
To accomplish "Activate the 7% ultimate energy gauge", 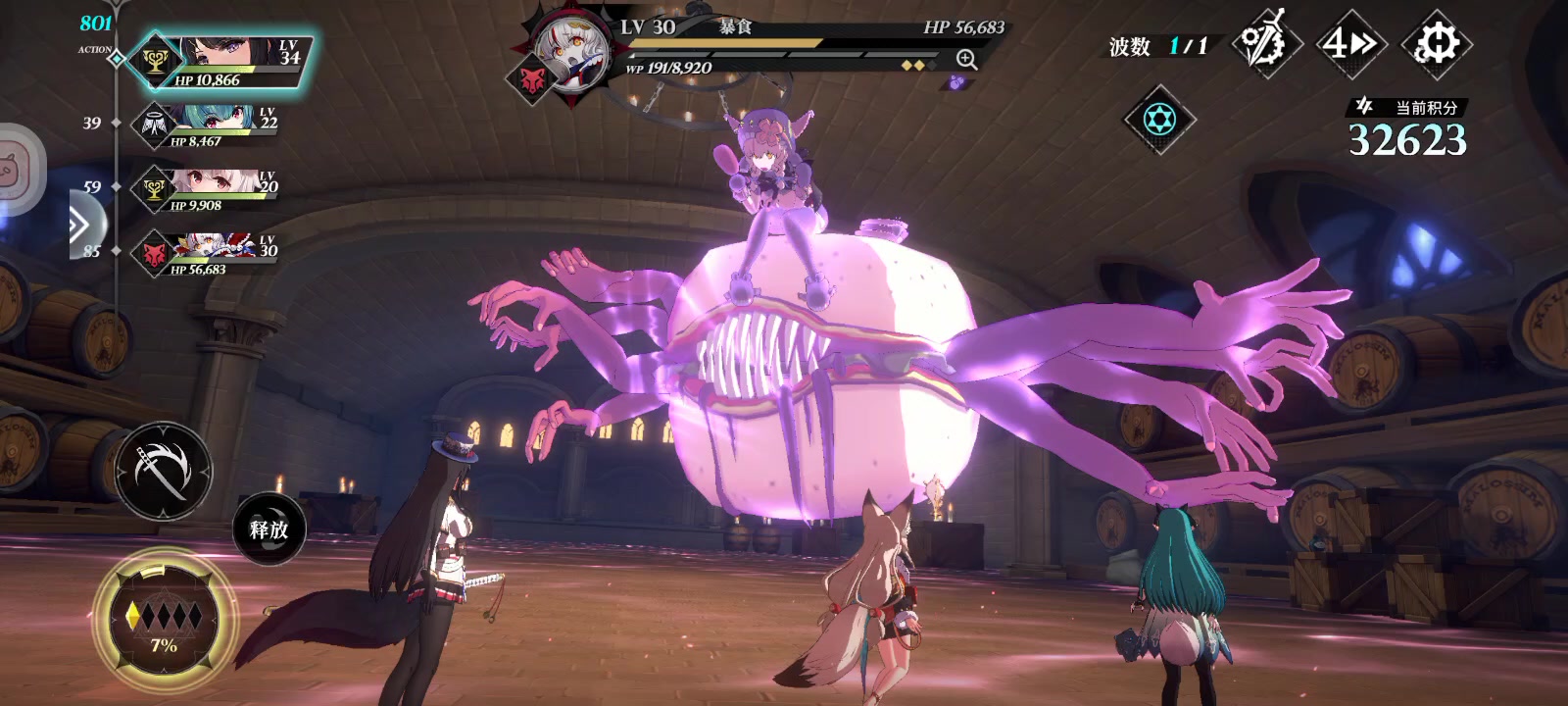I will click(x=164, y=620).
